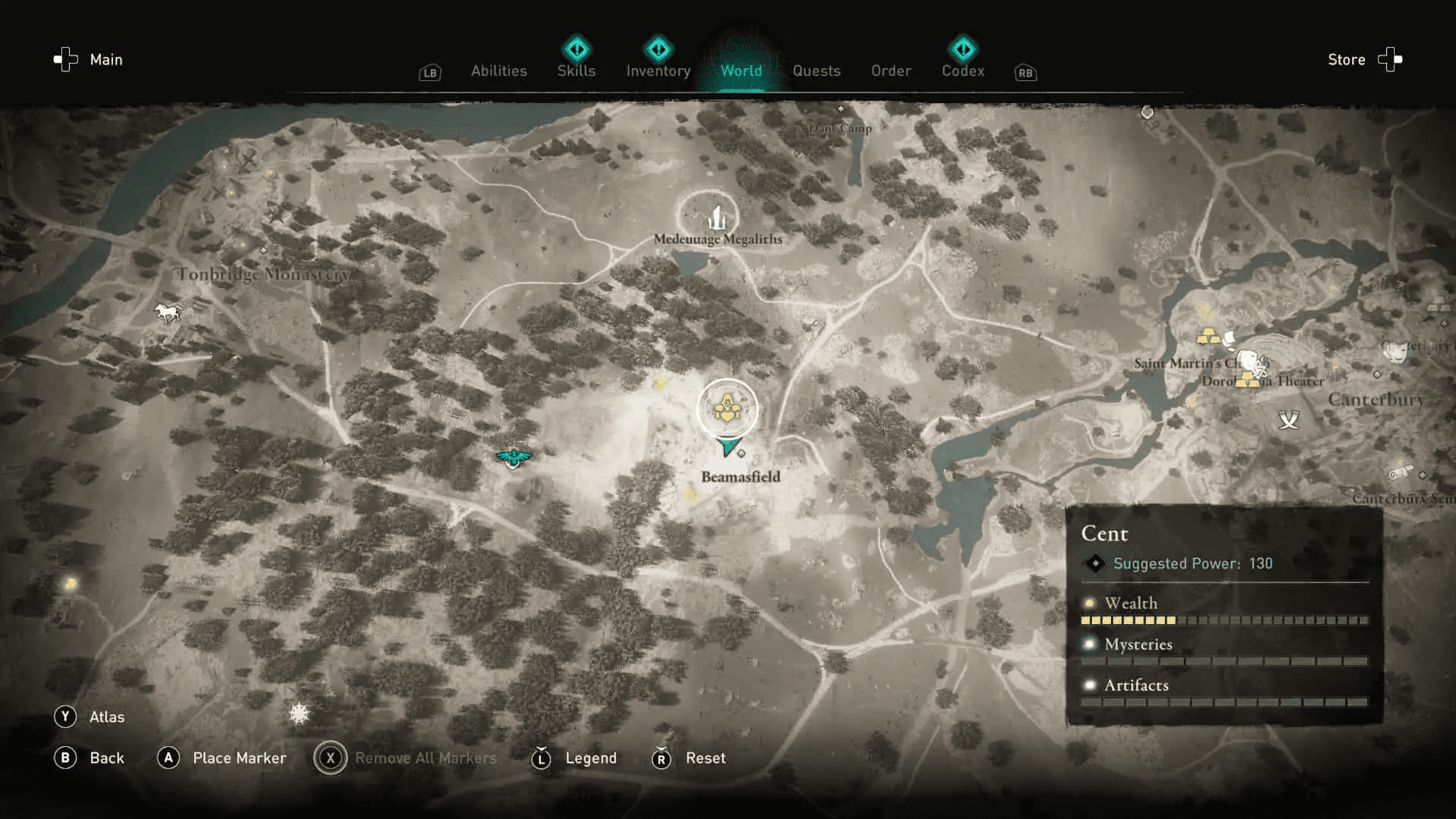Viewport: 1456px width, 819px height.
Task: Toggle Remove All Markers with the X prompt
Action: (x=331, y=758)
